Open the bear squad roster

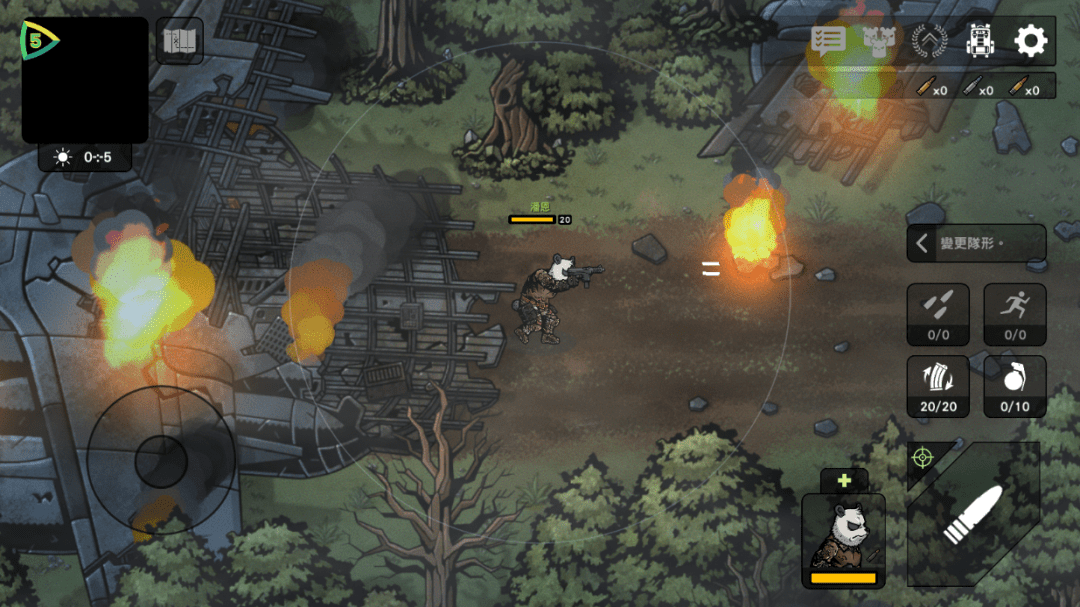[879, 41]
